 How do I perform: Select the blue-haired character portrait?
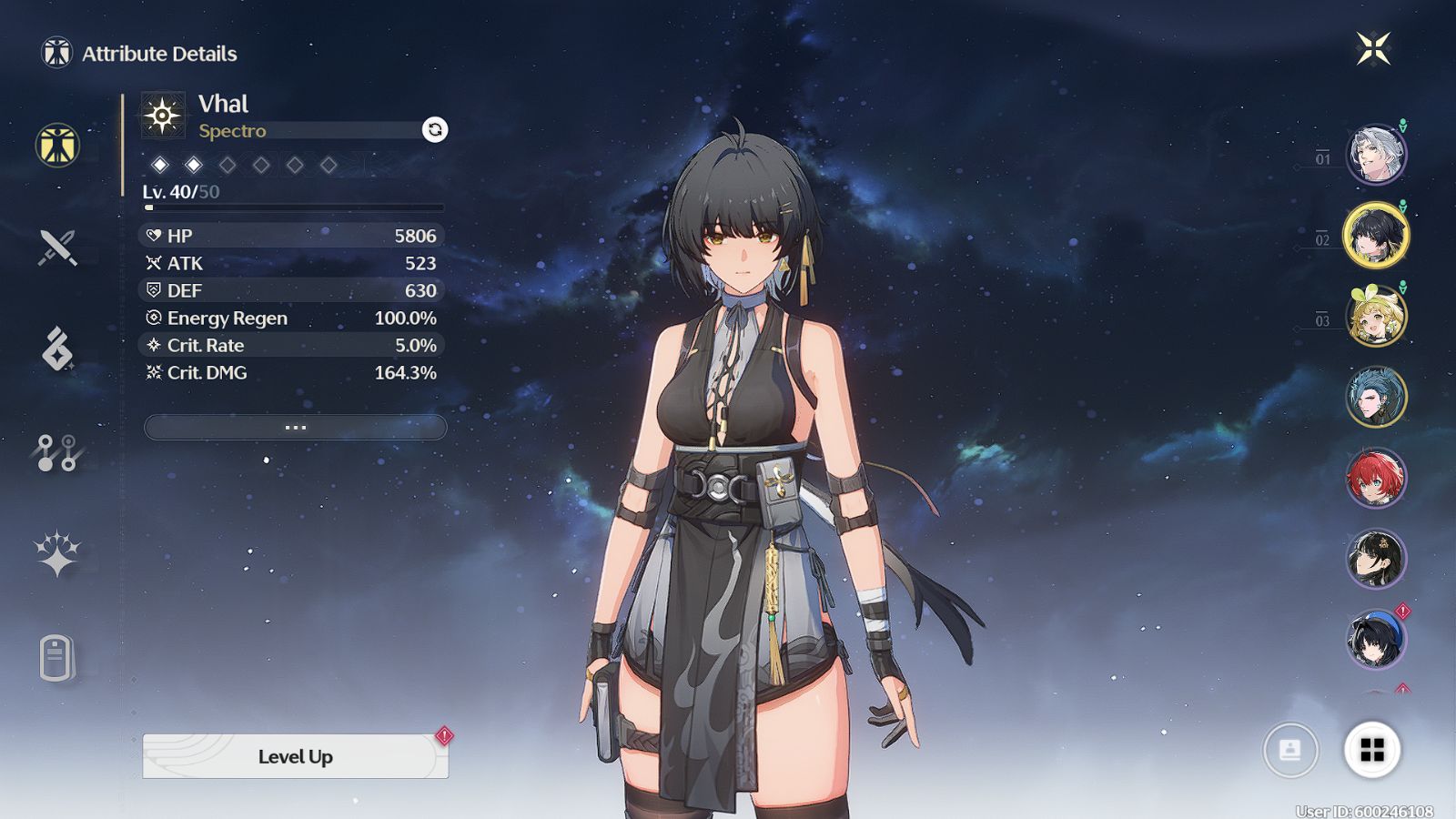coord(1376,397)
